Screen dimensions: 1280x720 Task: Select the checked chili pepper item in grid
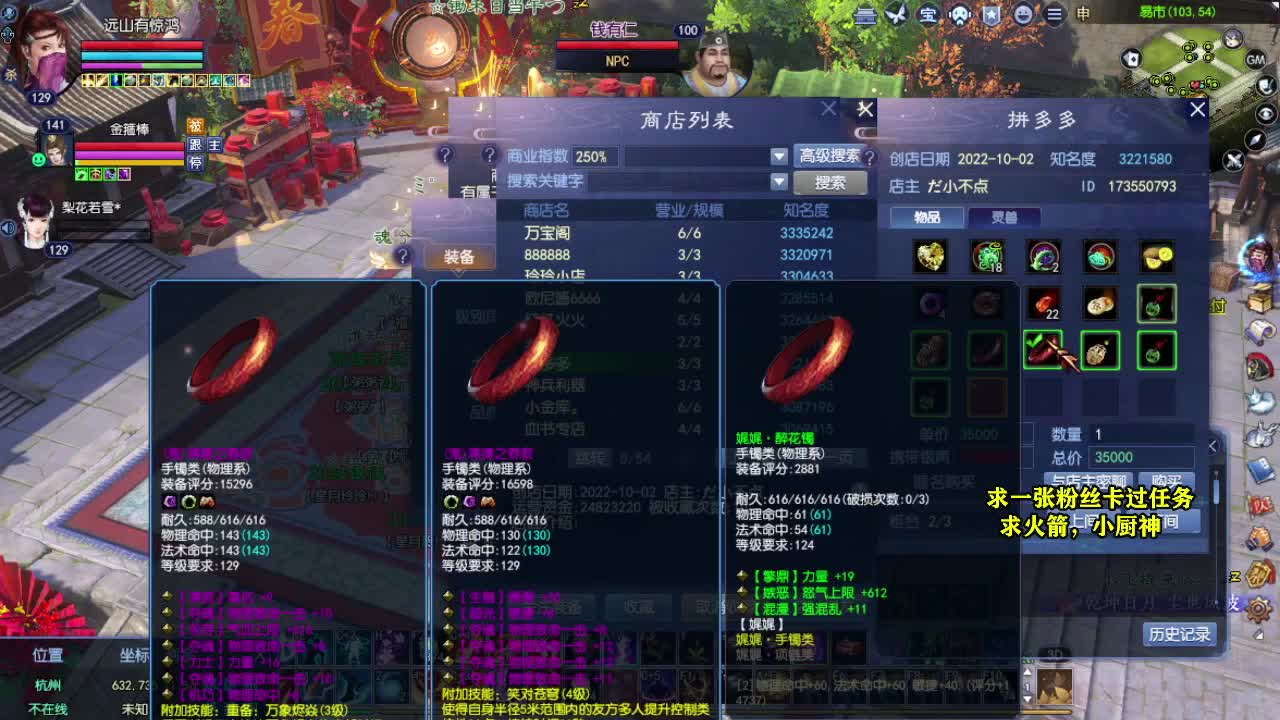(x=1043, y=350)
